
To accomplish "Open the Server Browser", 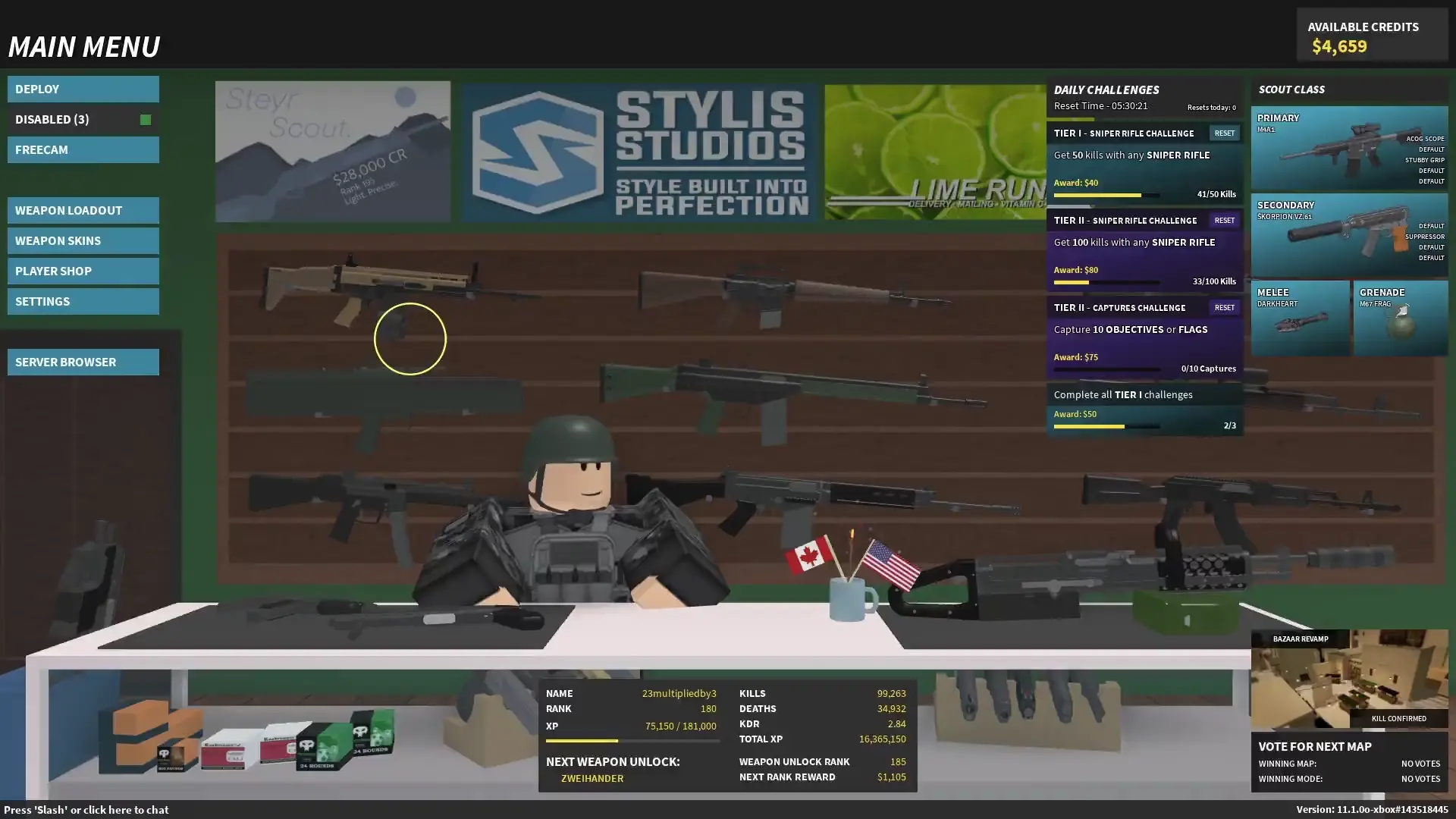I will (x=83, y=362).
